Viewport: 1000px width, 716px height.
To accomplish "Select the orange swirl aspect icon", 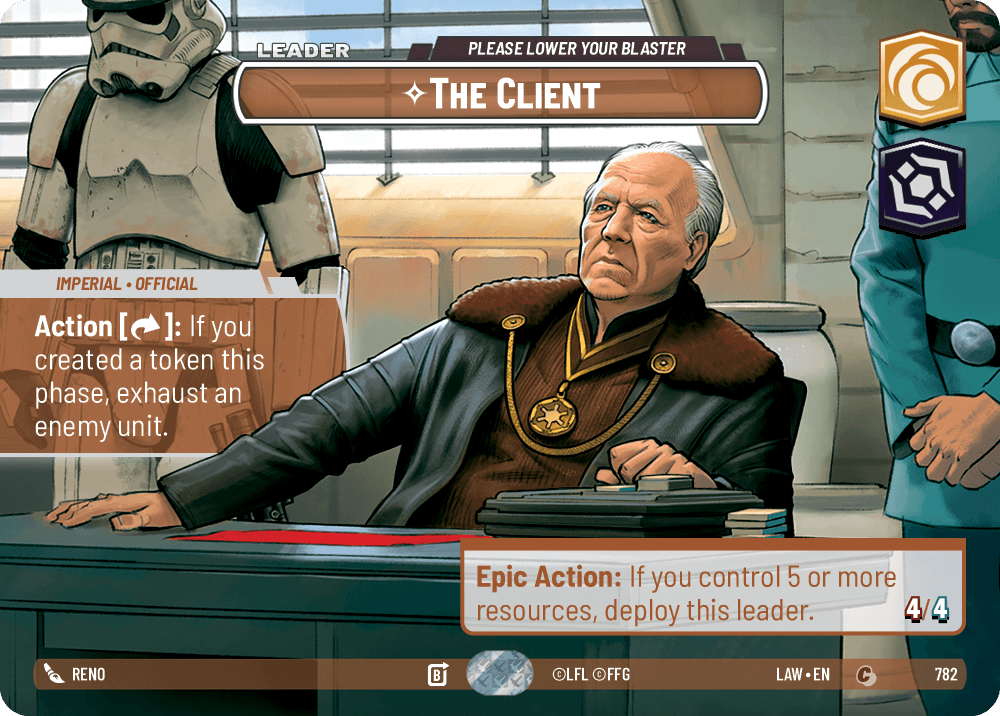I will 921,79.
